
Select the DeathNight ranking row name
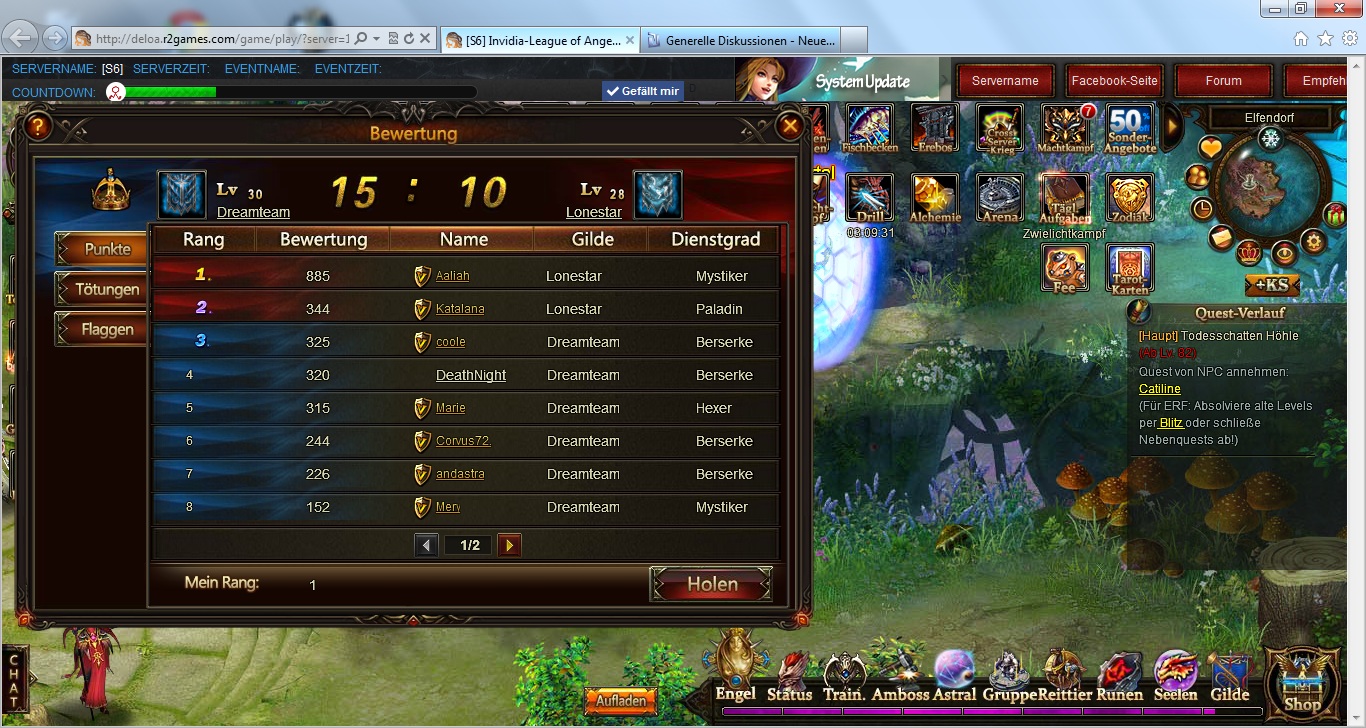pyautogui.click(x=471, y=375)
